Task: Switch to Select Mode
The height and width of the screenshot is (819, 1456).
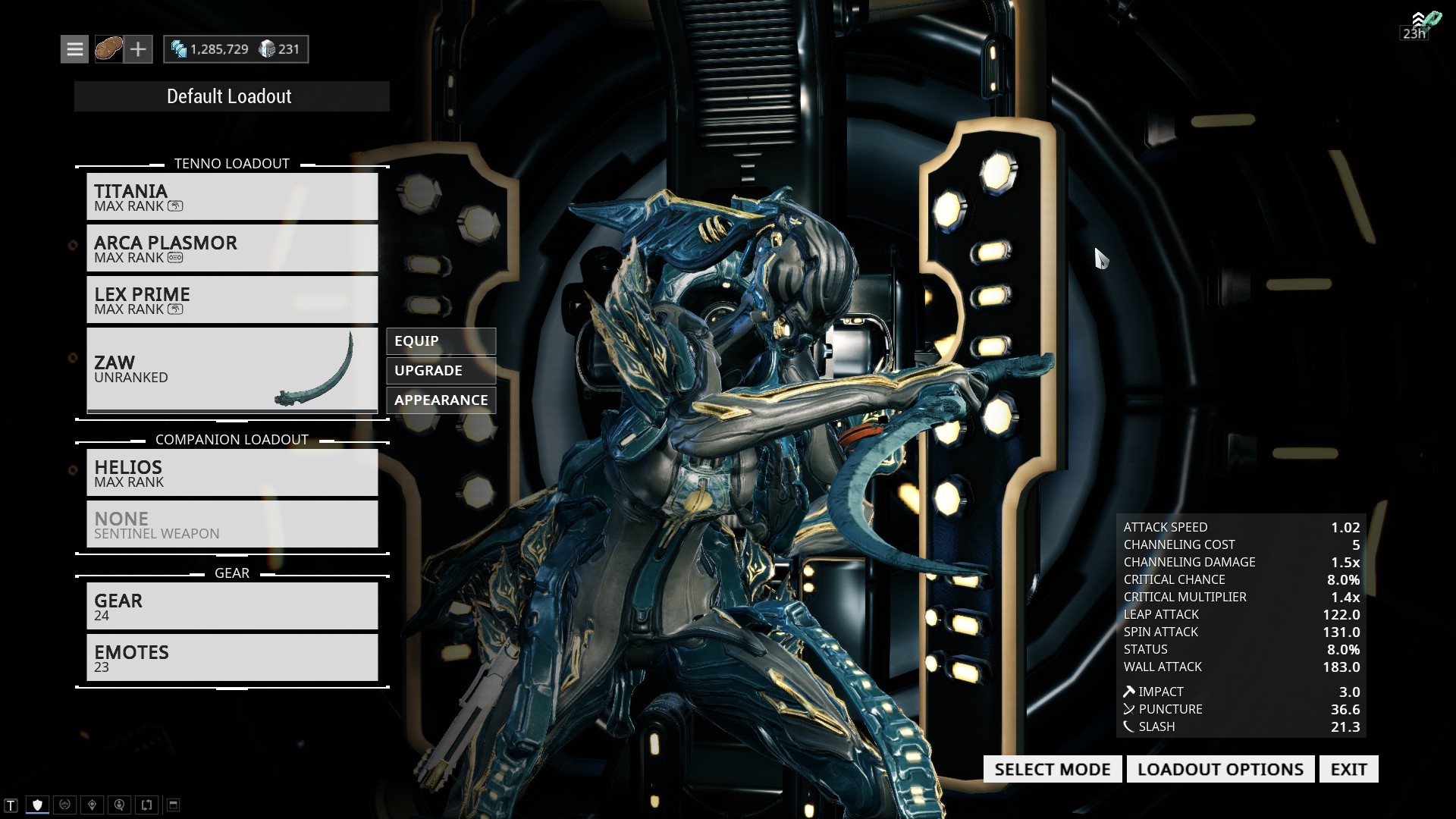Action: (1052, 769)
